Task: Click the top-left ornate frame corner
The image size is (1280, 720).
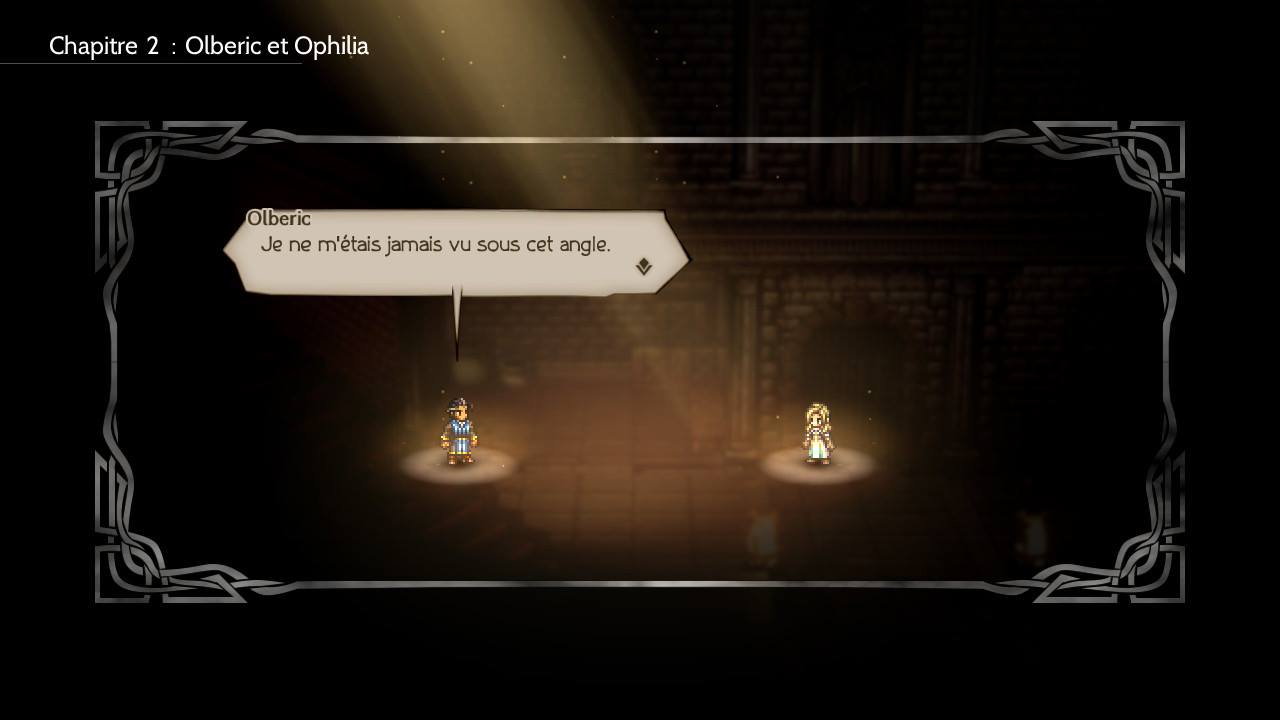Action: [130, 155]
